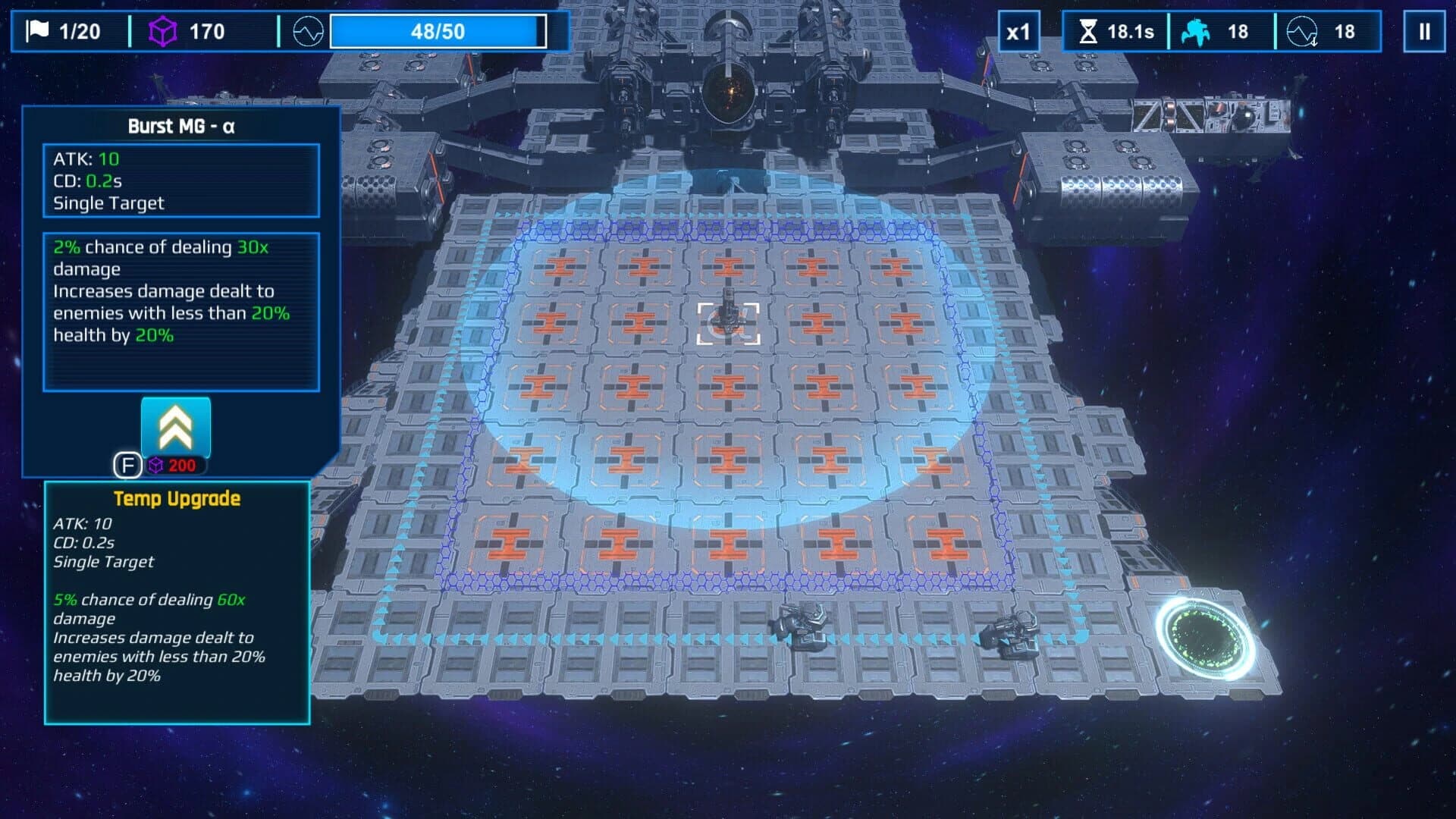Click the F key icon next to upgrade

point(127,466)
